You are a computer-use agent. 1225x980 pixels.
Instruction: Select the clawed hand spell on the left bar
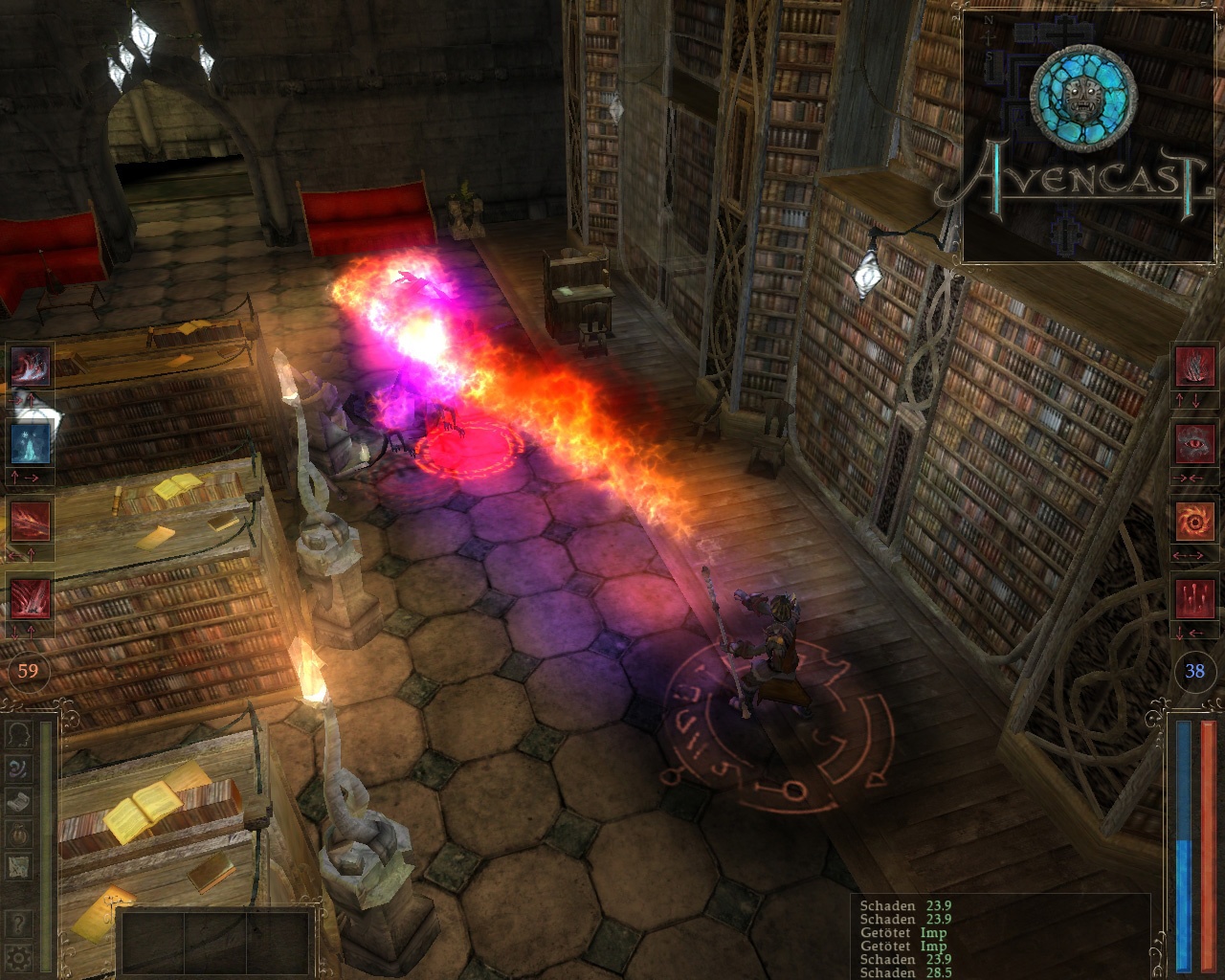click(x=30, y=366)
